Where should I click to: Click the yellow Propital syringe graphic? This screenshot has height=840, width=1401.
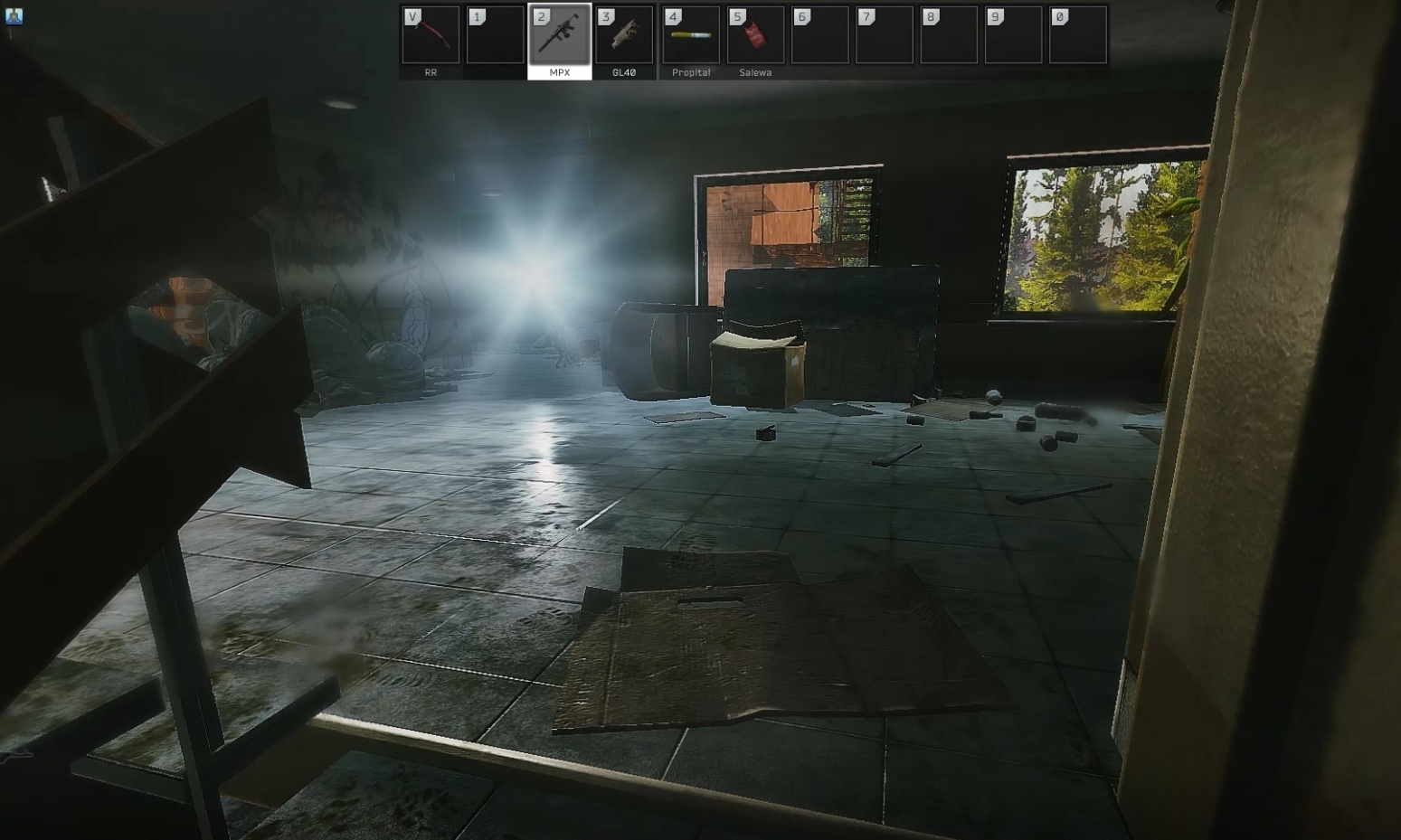(x=690, y=36)
